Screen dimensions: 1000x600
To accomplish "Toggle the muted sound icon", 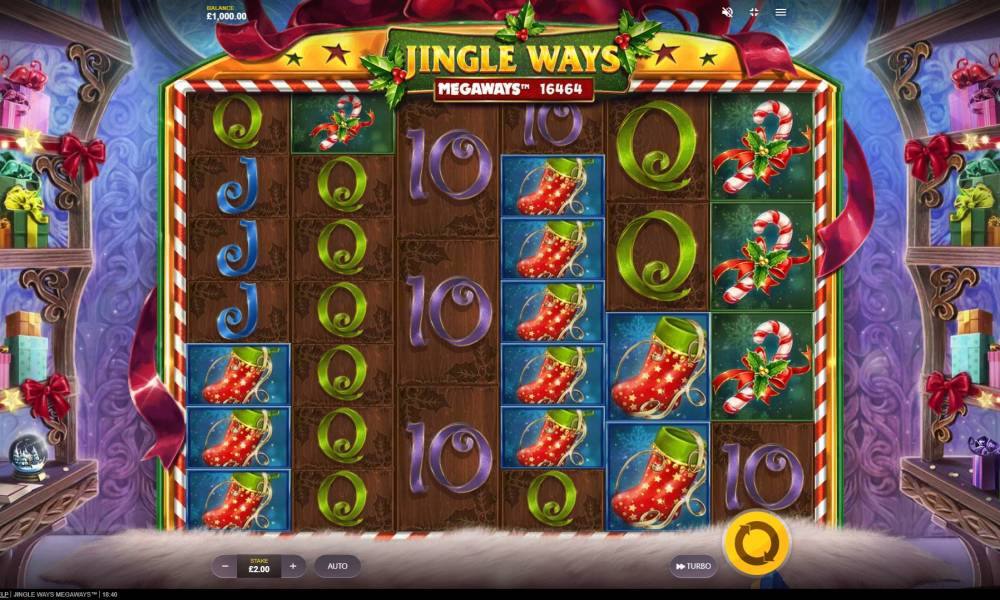I will [727, 13].
